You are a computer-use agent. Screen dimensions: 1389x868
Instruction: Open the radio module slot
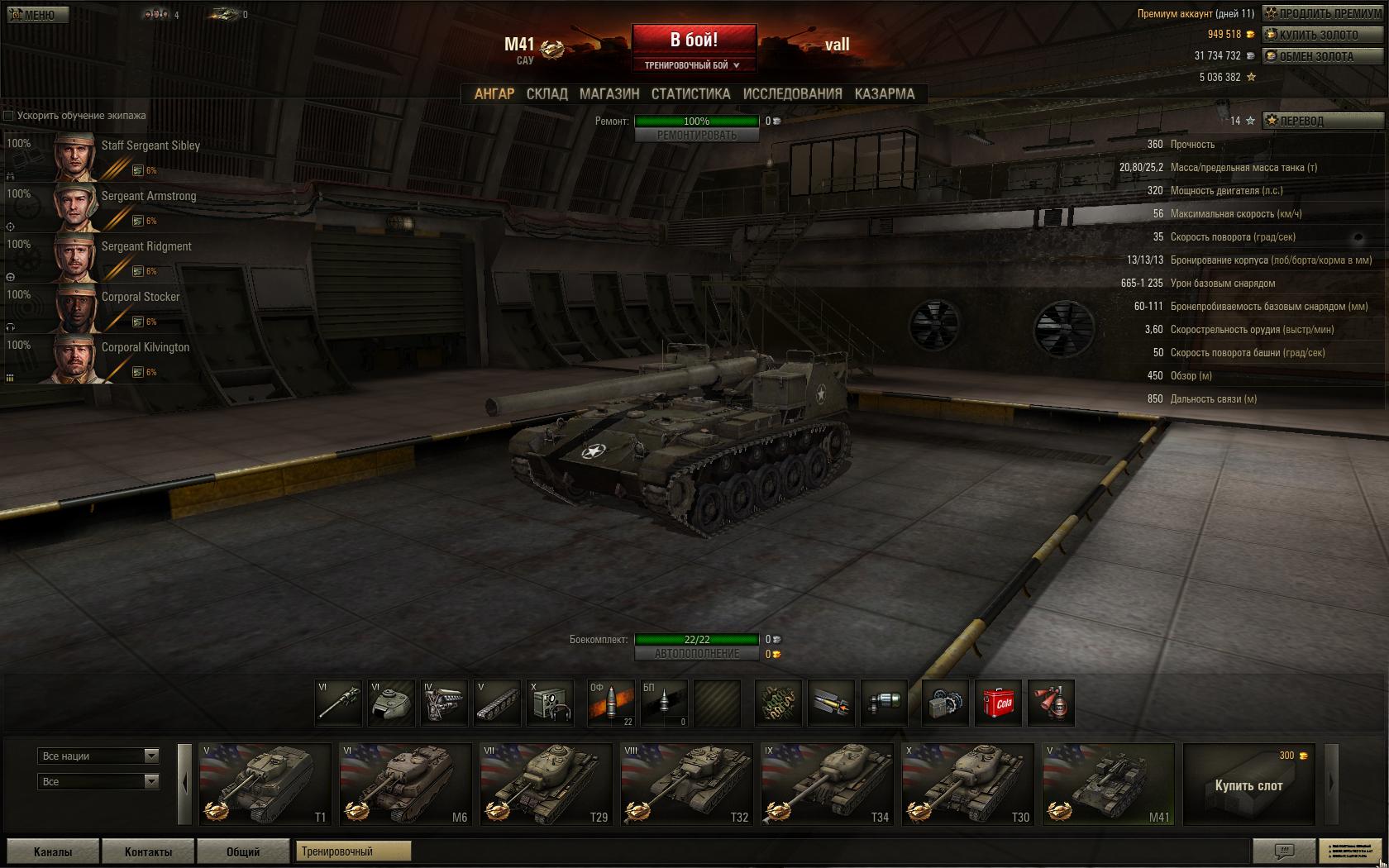550,703
